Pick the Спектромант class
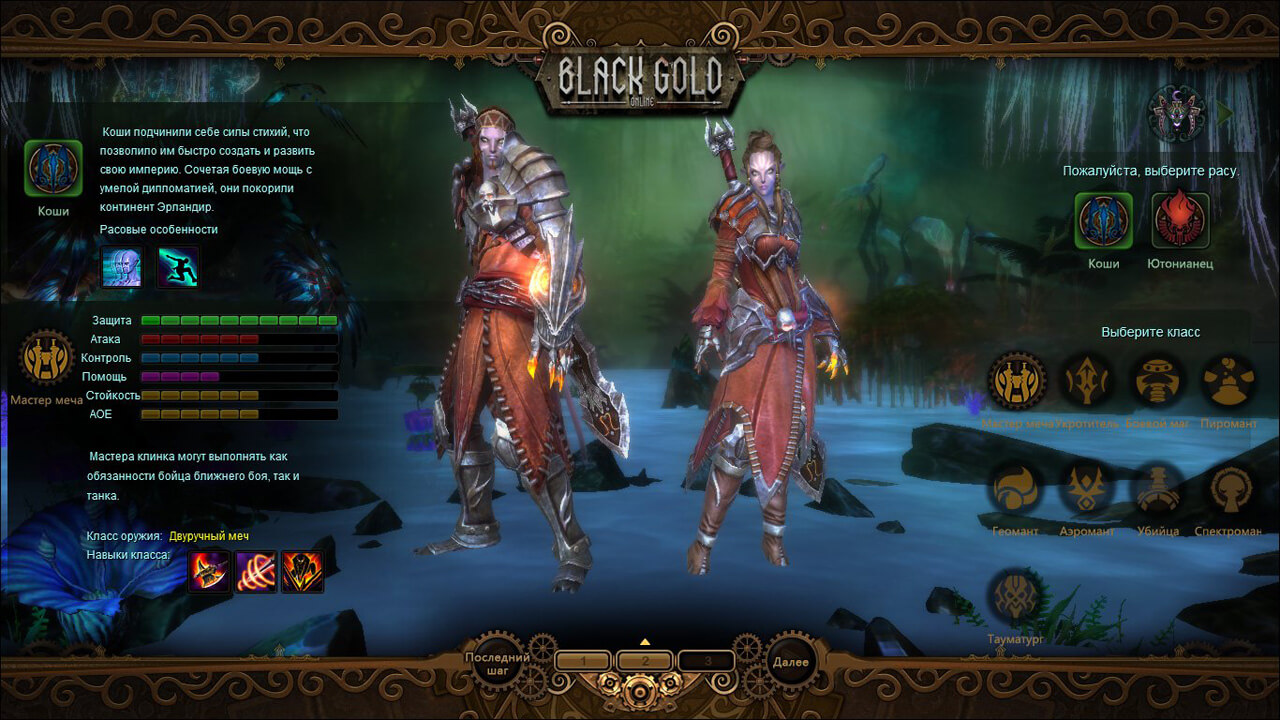Screen dimensions: 1280x720 point(1229,489)
